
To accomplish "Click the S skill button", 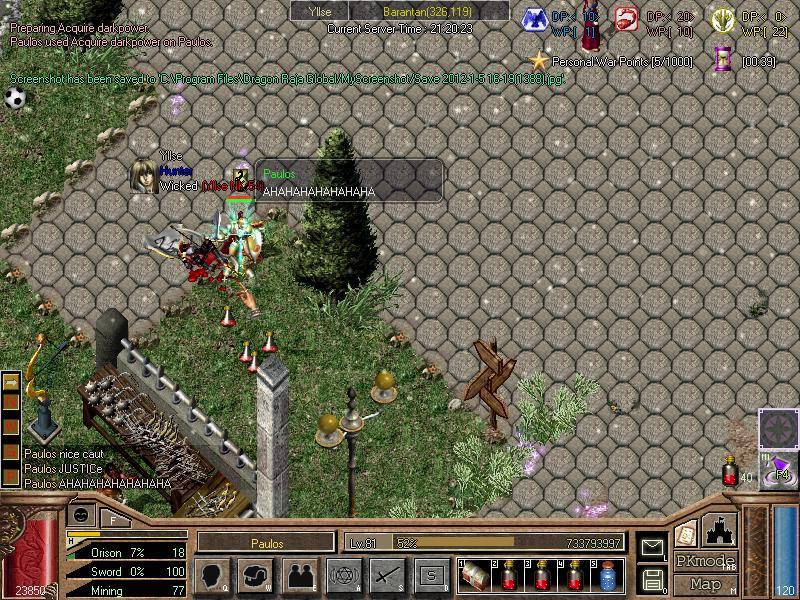I will 431,575.
